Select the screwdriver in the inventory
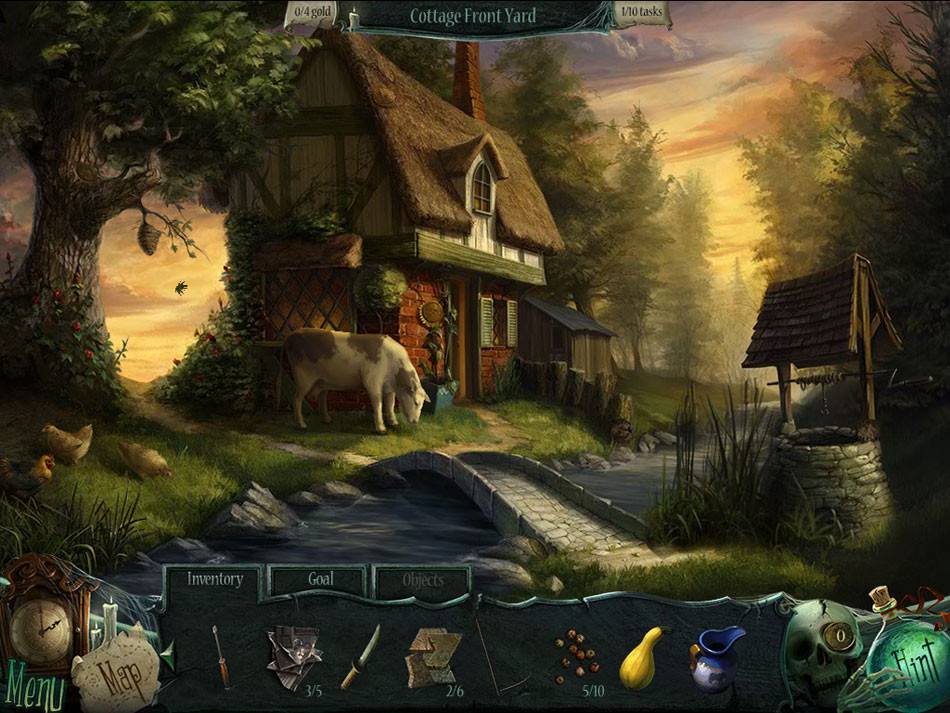 221,655
